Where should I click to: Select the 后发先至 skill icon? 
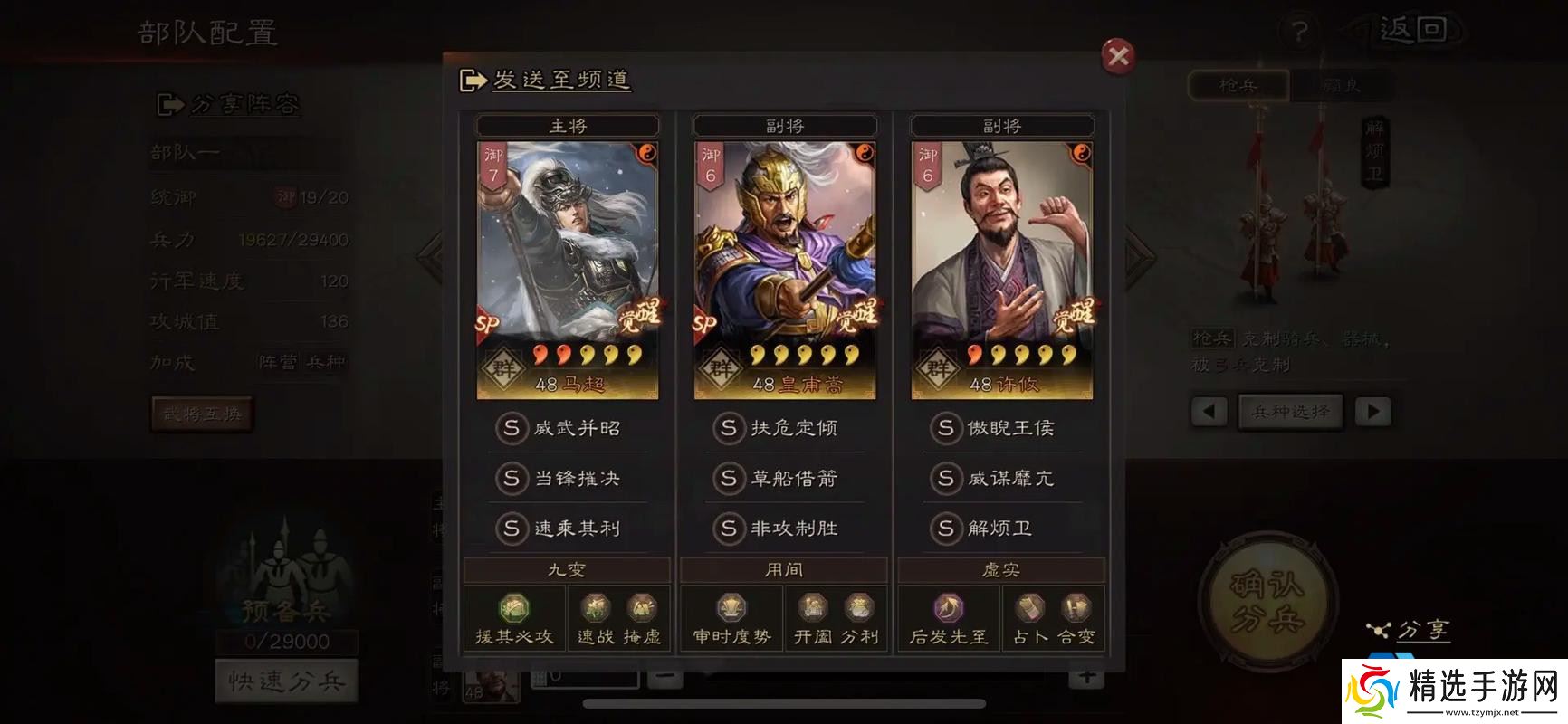tap(947, 606)
